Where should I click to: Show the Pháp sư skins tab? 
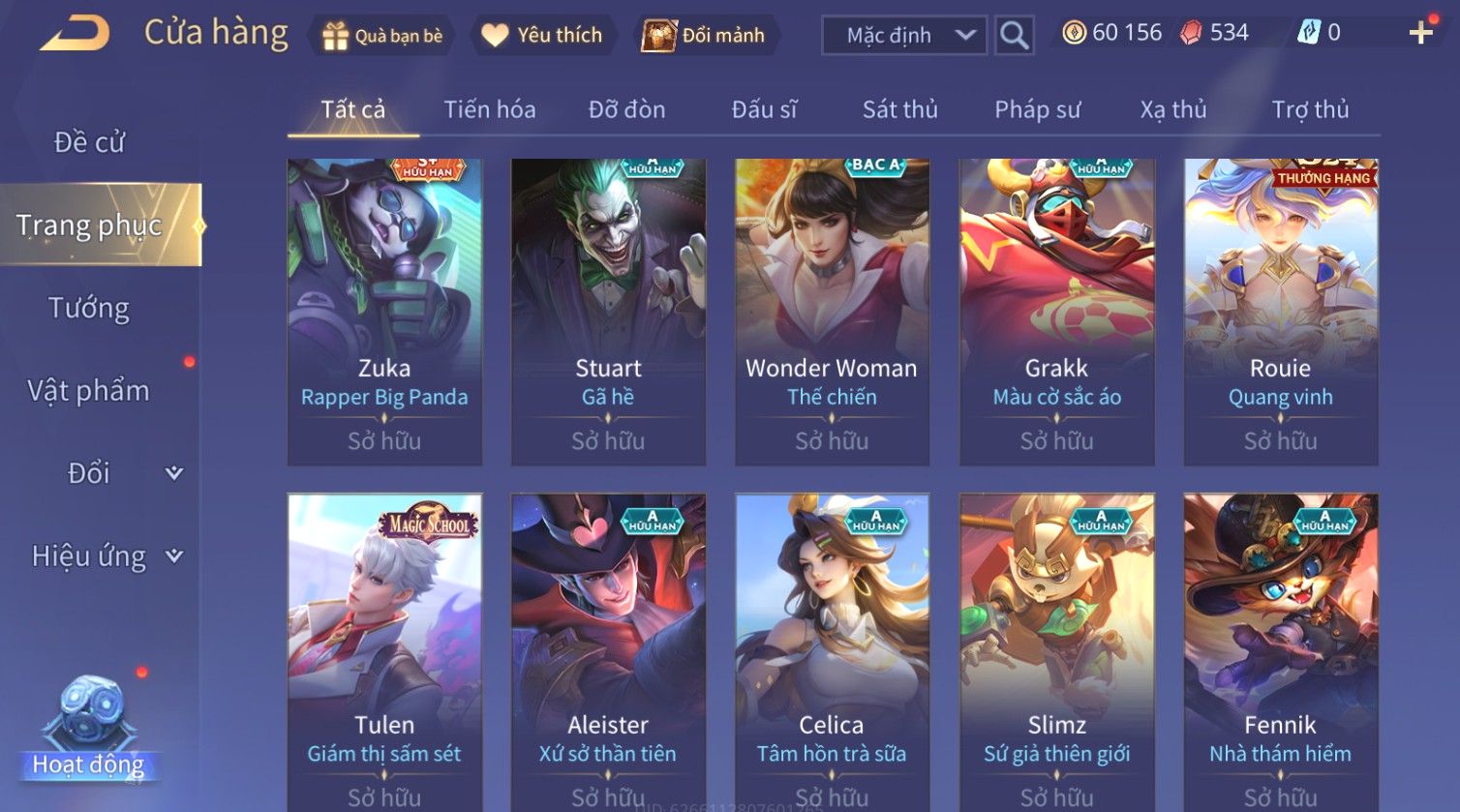click(x=1037, y=109)
